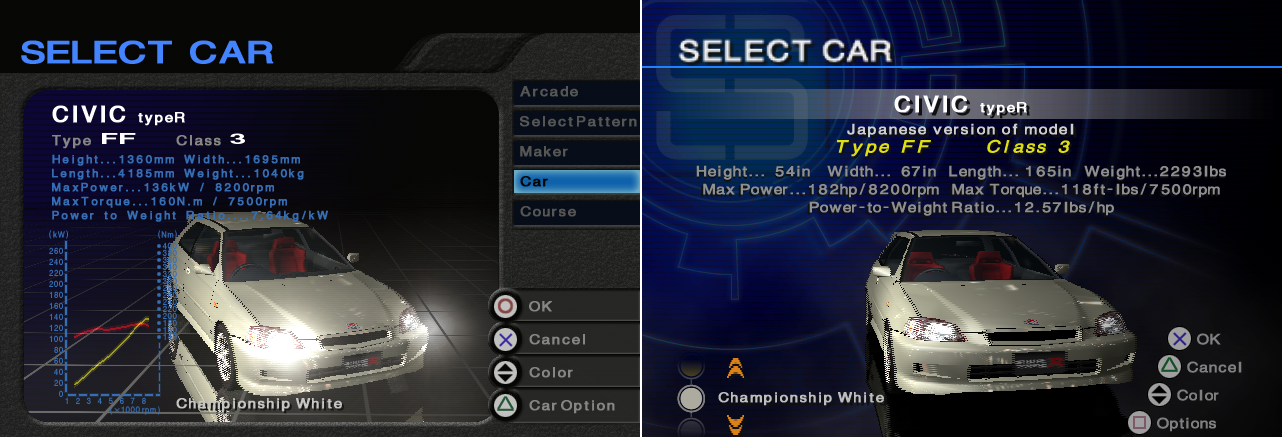This screenshot has height=437, width=1282.
Task: Open the SelectPattern menu step
Action: point(576,122)
